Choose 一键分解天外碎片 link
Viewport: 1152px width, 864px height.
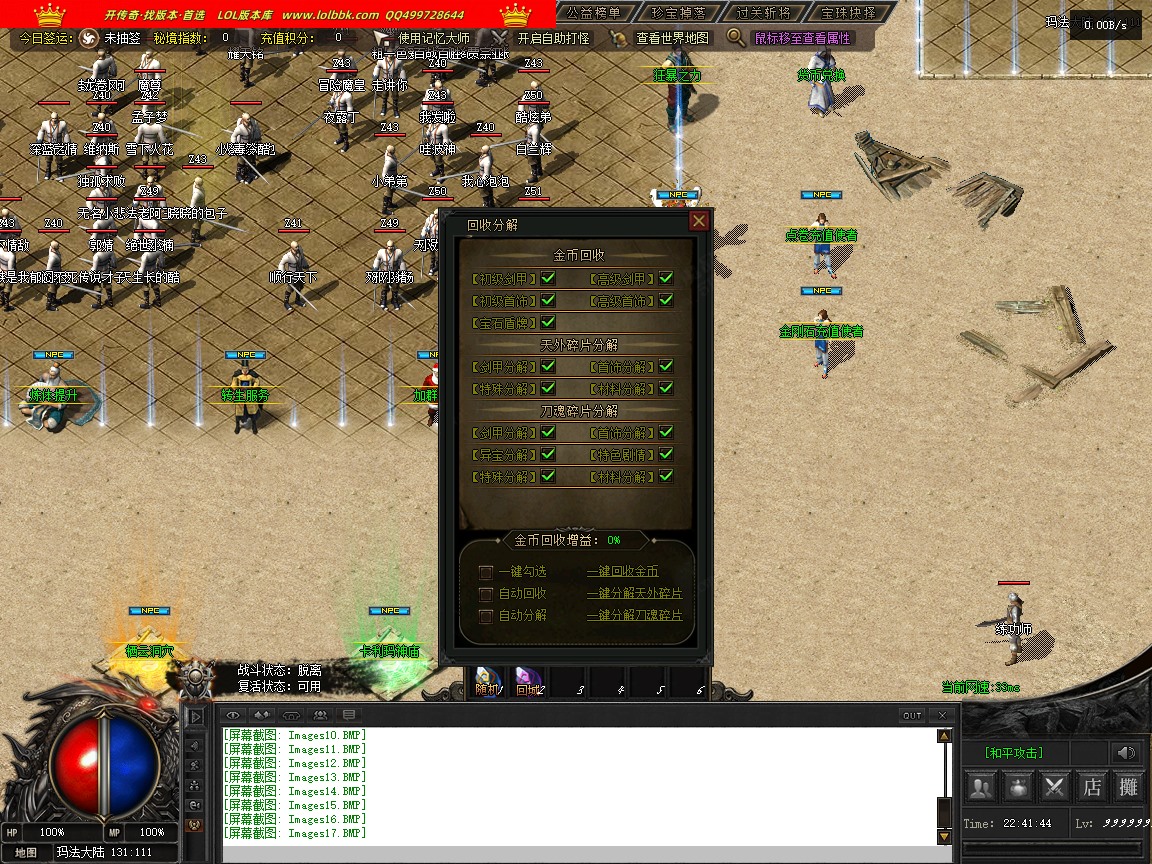634,594
